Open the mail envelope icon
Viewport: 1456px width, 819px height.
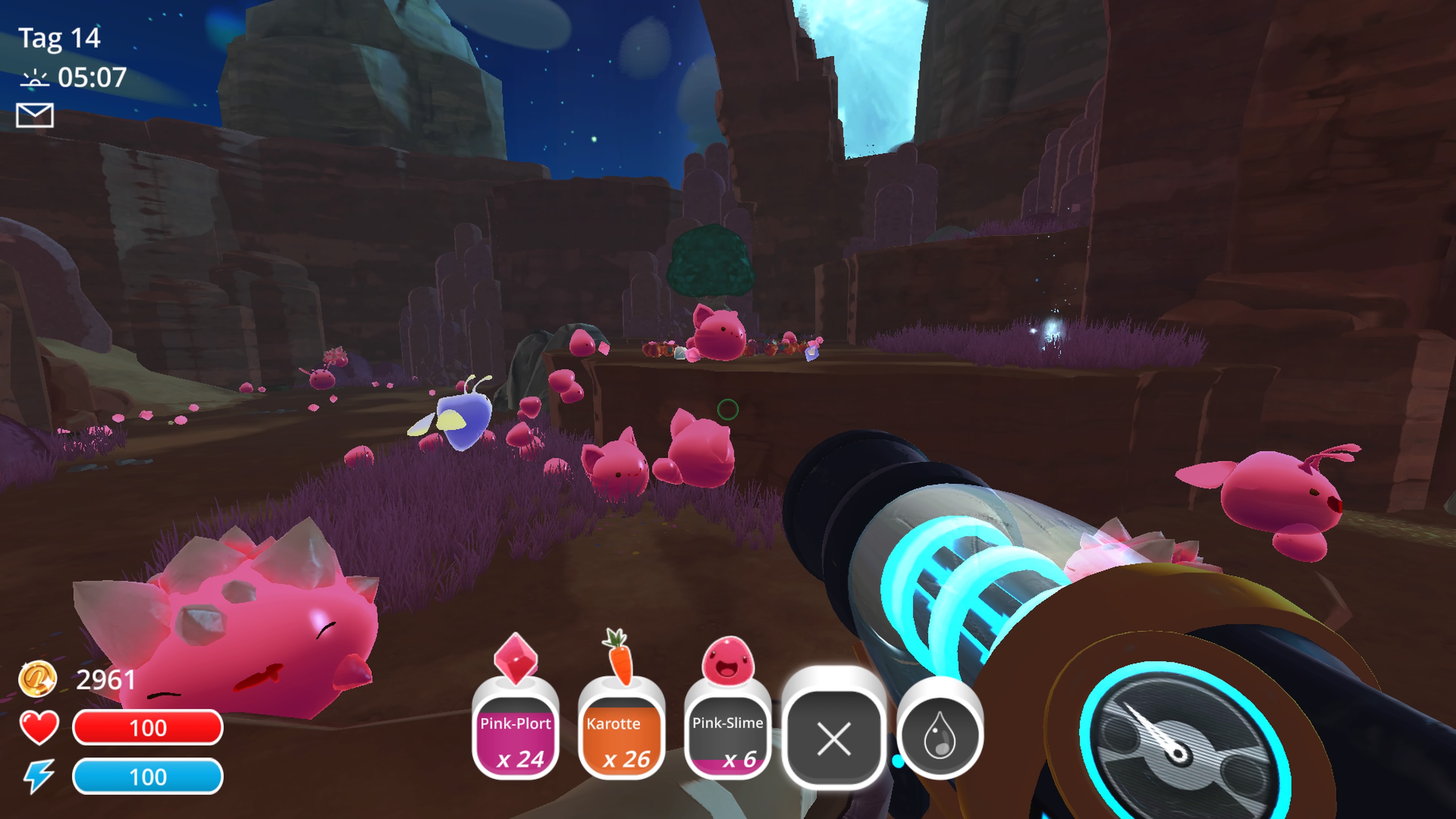(35, 115)
